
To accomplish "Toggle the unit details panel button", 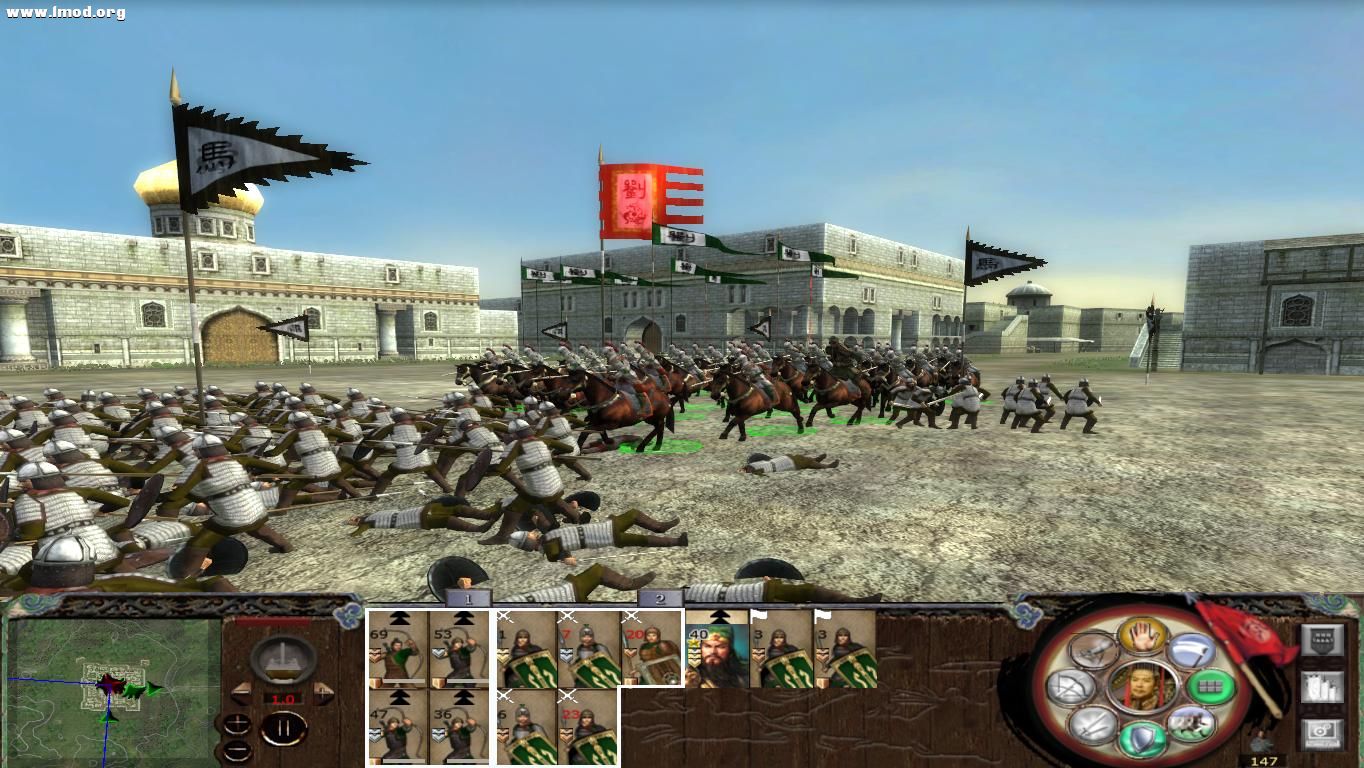I will click(x=1322, y=686).
